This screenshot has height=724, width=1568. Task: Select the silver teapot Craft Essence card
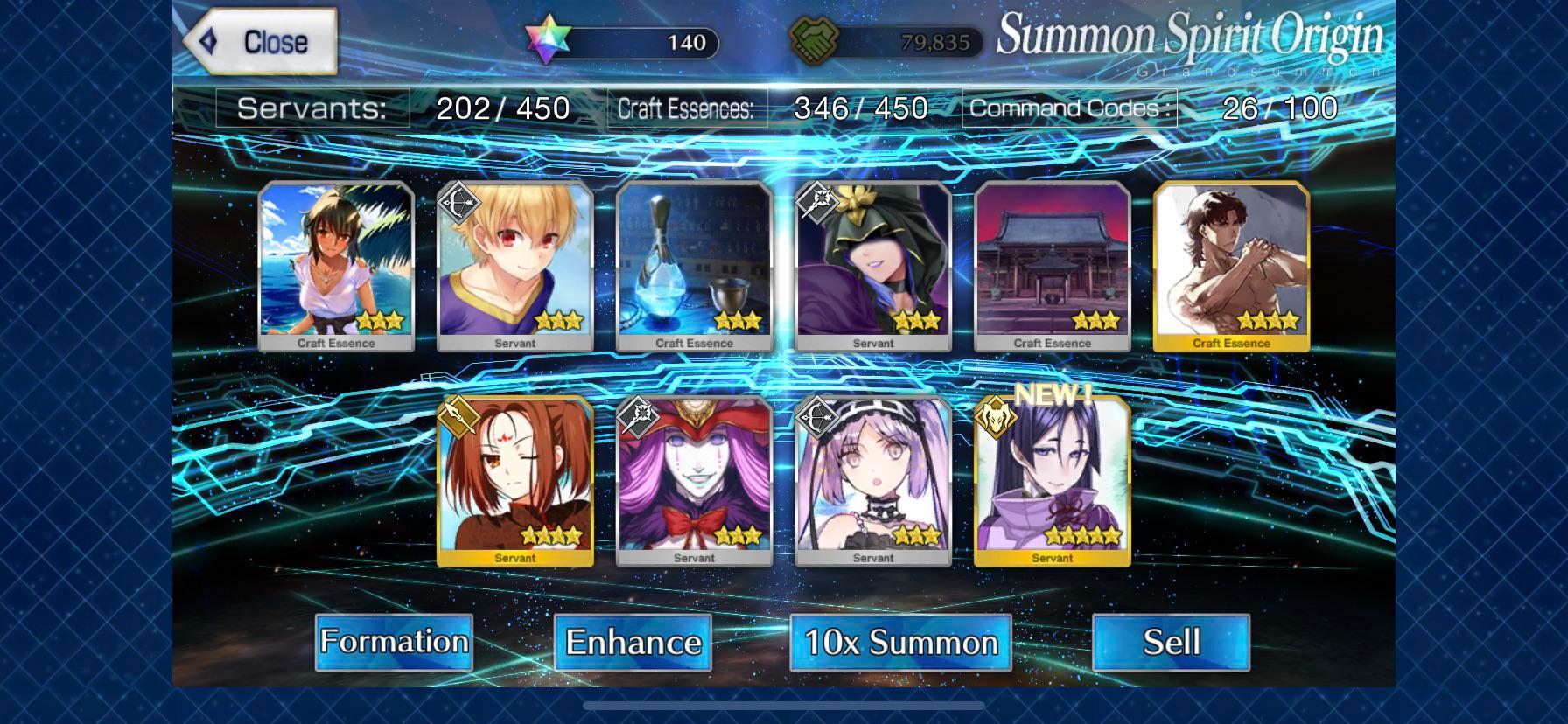(692, 262)
